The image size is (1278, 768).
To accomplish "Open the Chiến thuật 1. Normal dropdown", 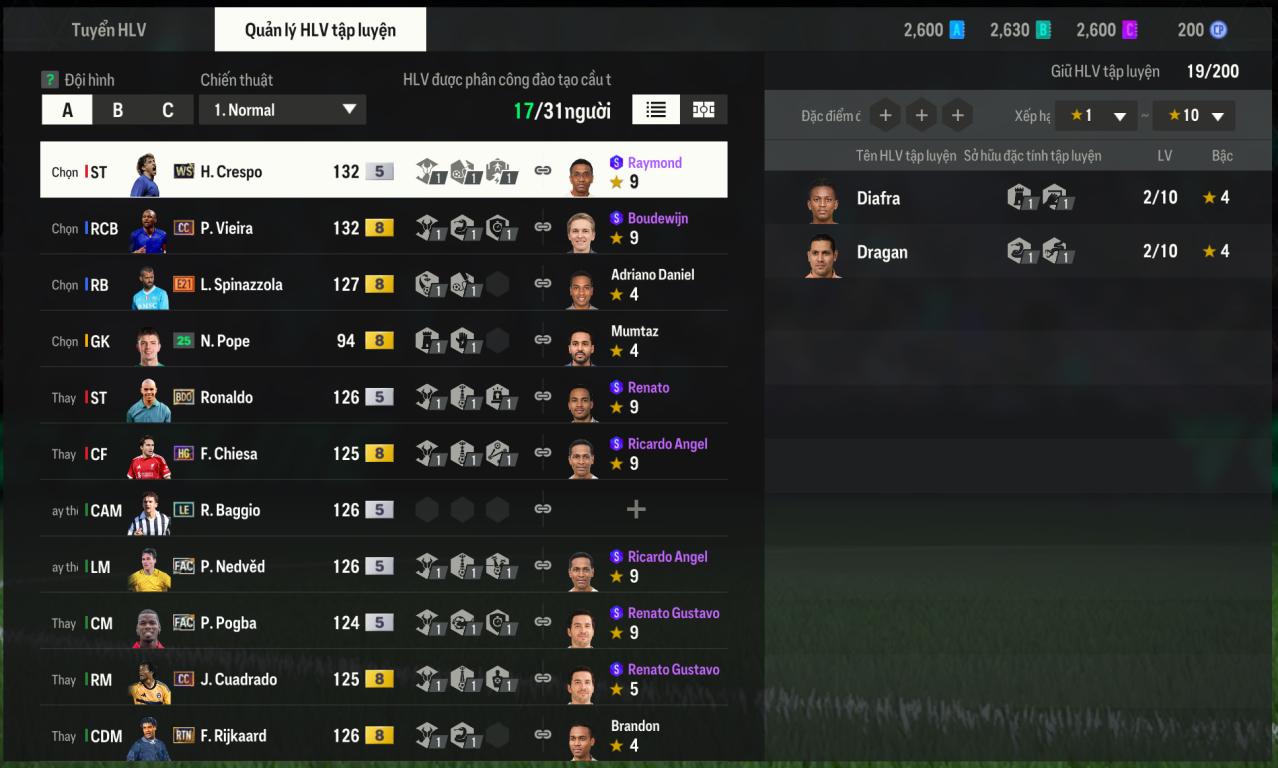I will point(283,110).
